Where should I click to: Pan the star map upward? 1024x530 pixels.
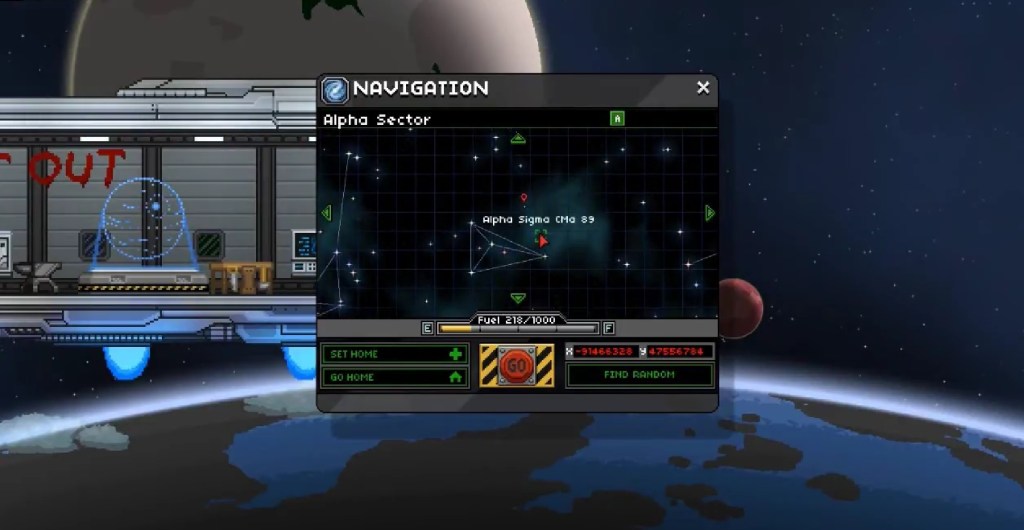coord(518,138)
